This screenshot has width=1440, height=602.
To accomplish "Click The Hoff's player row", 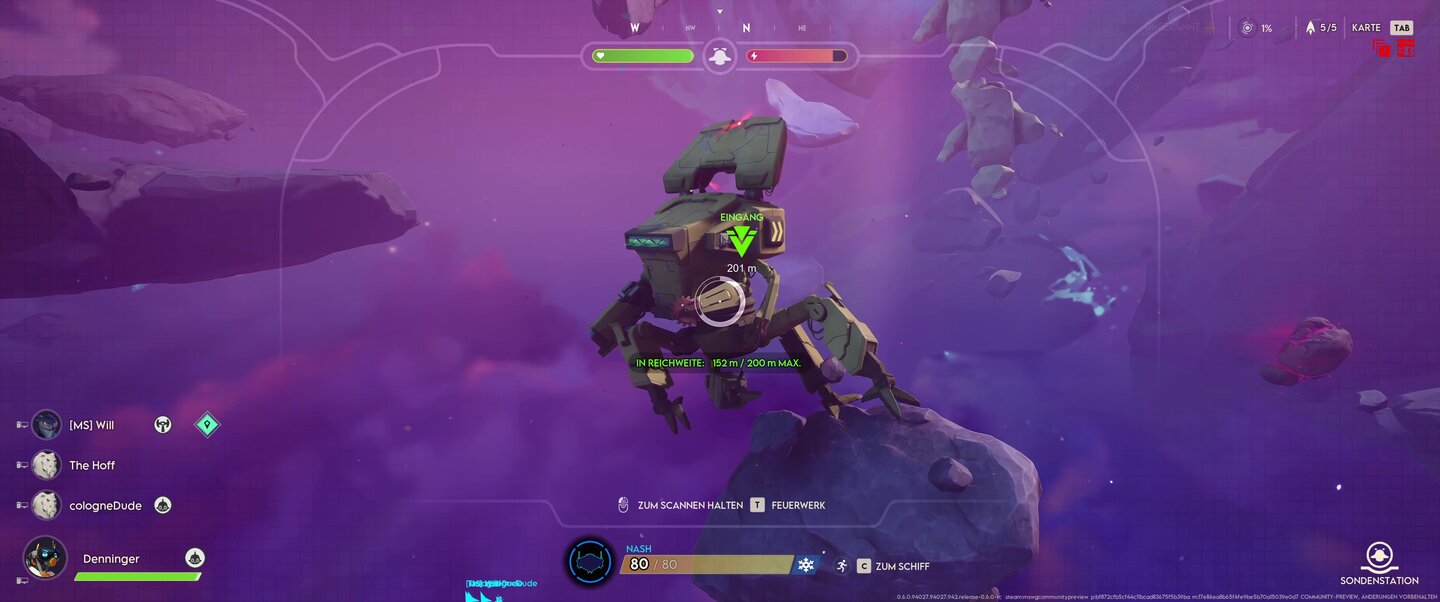I will [92, 465].
